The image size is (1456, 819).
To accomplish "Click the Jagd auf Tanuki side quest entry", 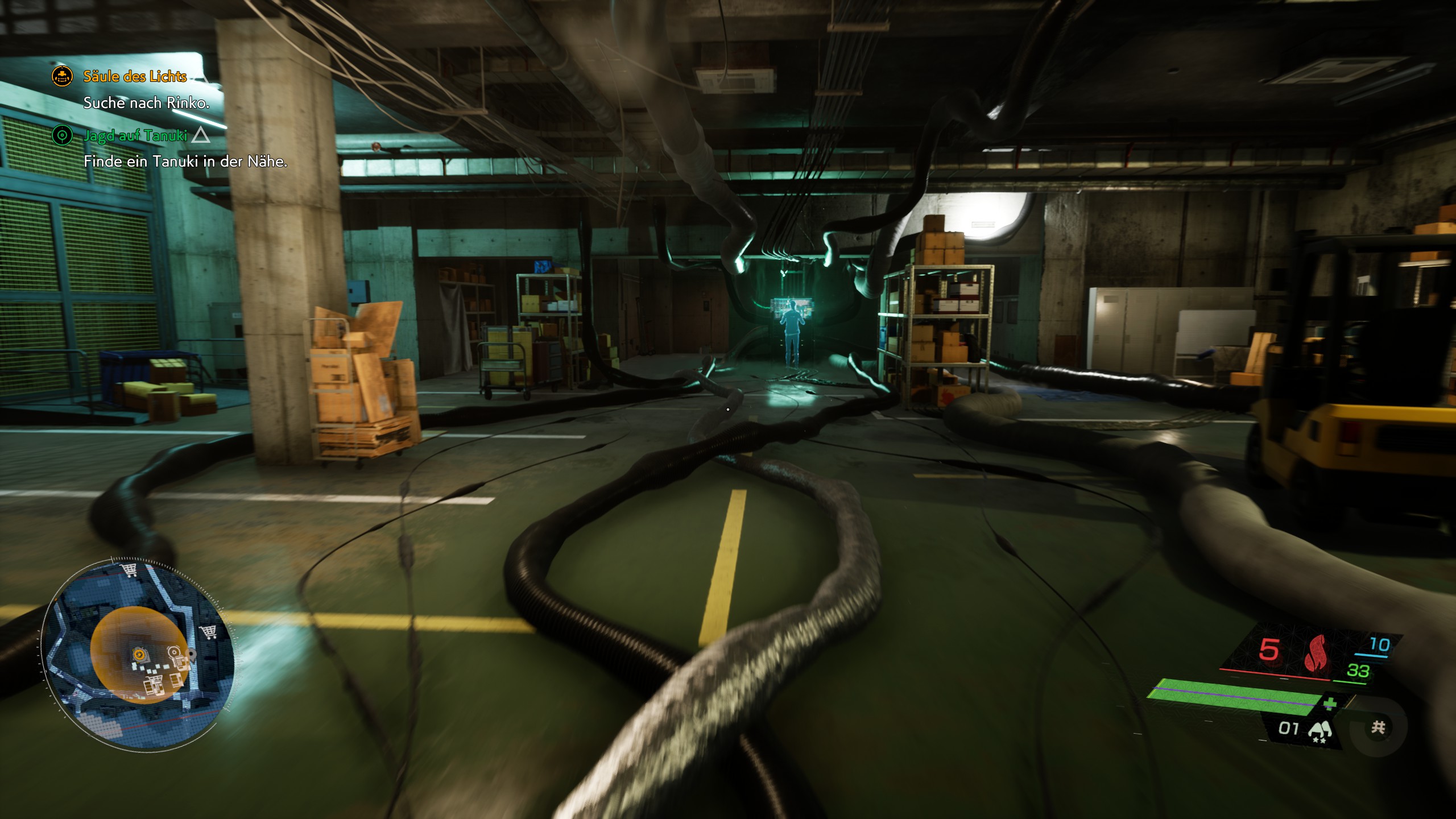I will click(135, 135).
